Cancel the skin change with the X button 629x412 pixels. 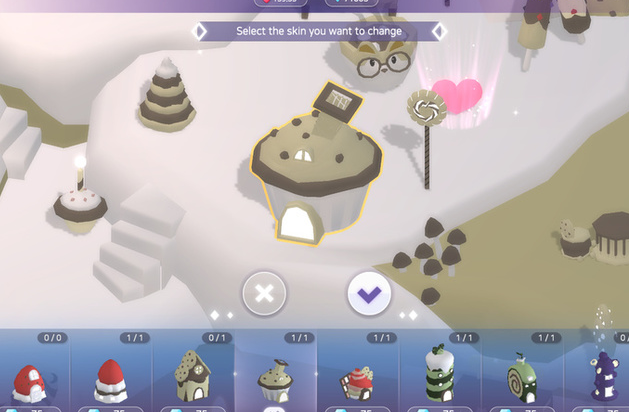click(264, 293)
